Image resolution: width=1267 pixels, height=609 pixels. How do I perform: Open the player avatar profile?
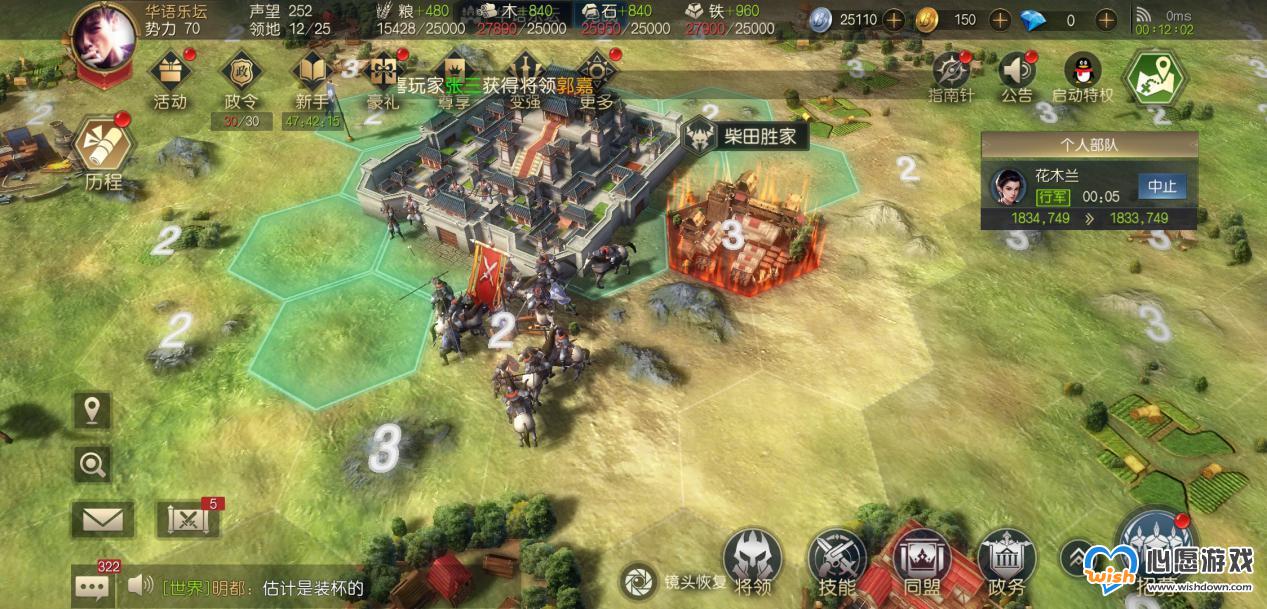pyautogui.click(x=104, y=37)
